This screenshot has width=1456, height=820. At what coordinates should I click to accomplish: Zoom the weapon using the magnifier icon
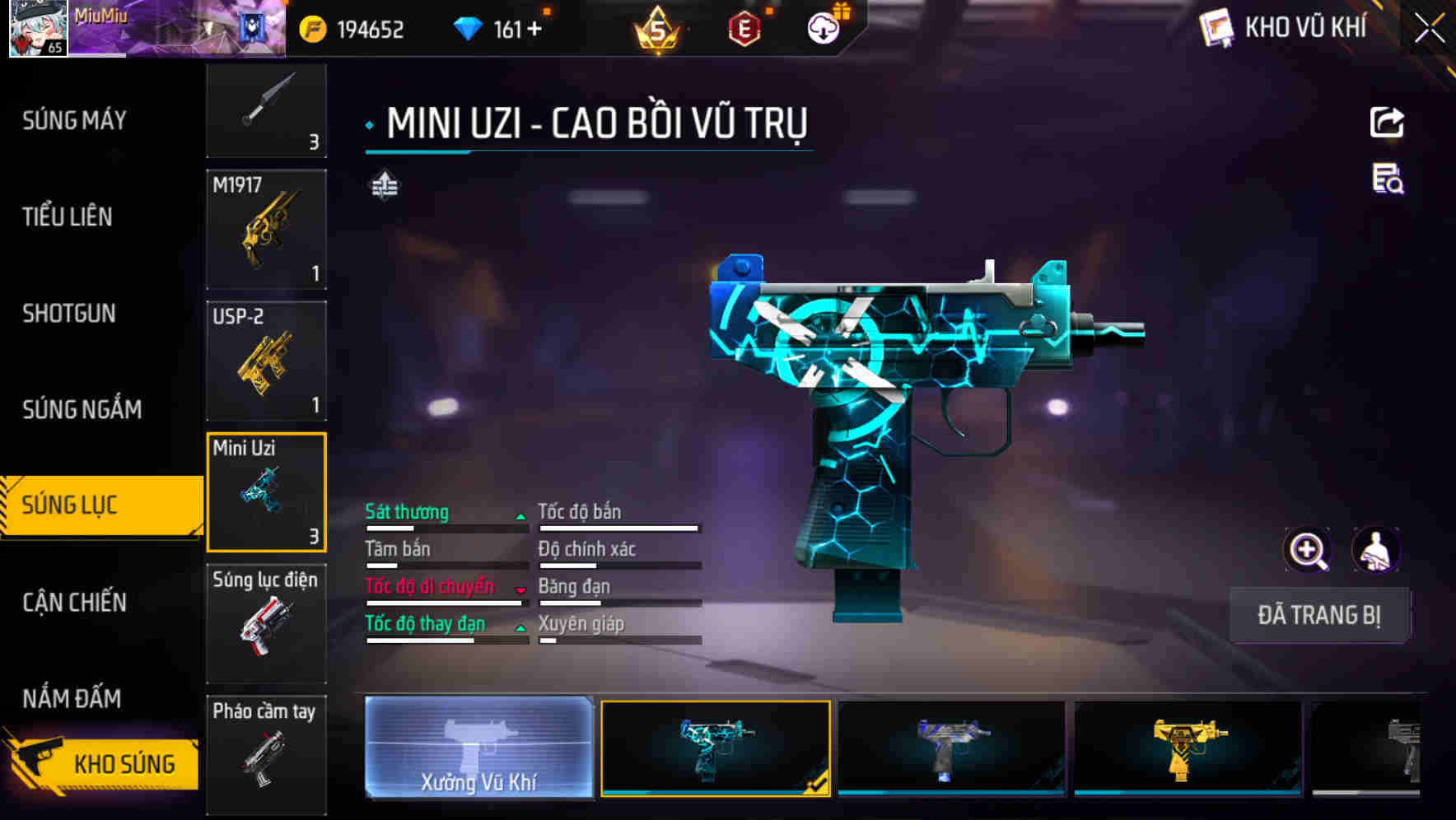click(x=1307, y=550)
